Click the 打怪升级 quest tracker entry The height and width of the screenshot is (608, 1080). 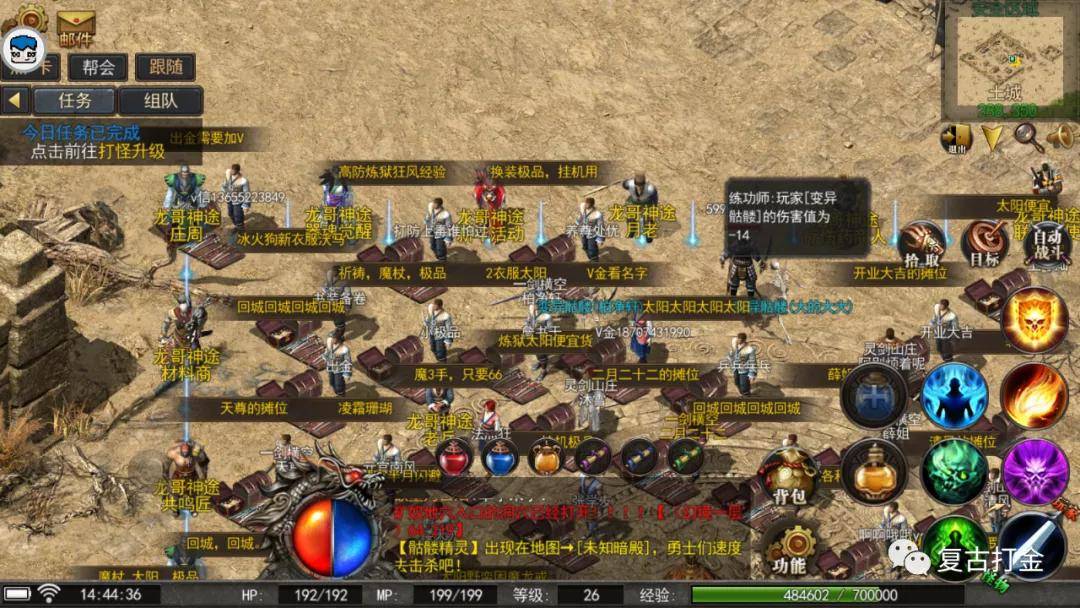[97, 151]
